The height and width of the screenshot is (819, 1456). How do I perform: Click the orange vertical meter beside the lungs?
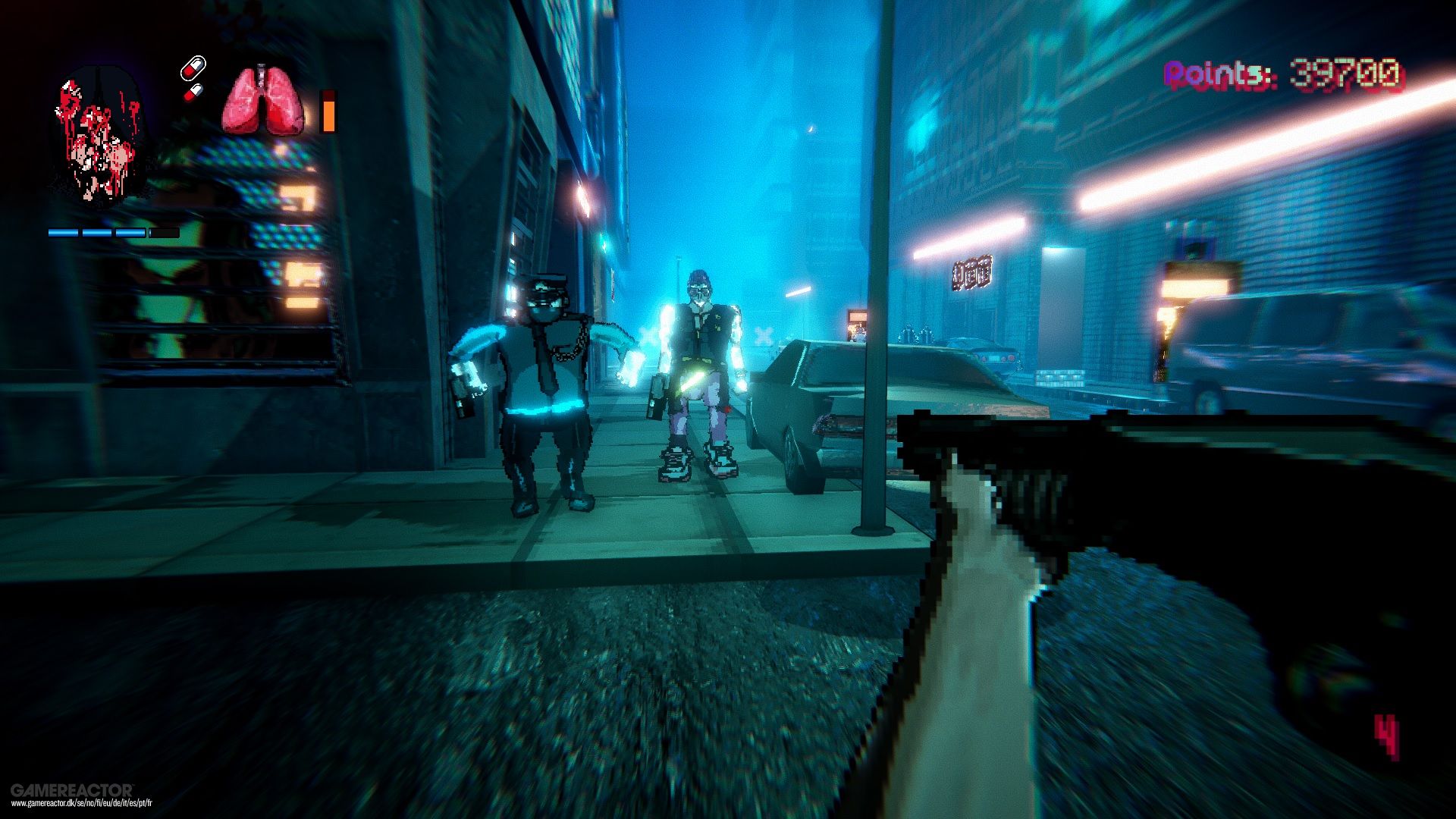pos(329,114)
